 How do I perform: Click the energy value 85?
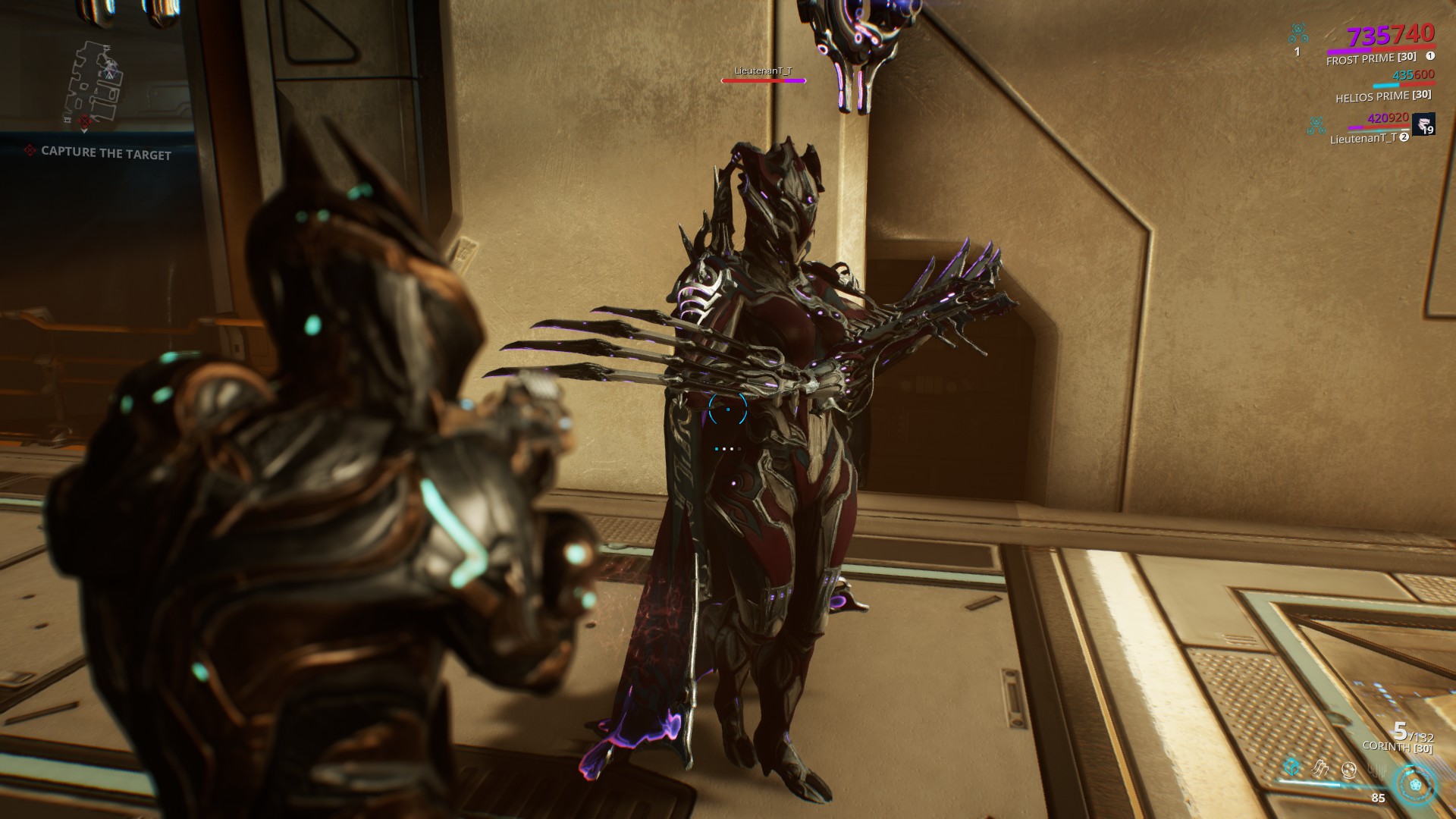tap(1379, 799)
